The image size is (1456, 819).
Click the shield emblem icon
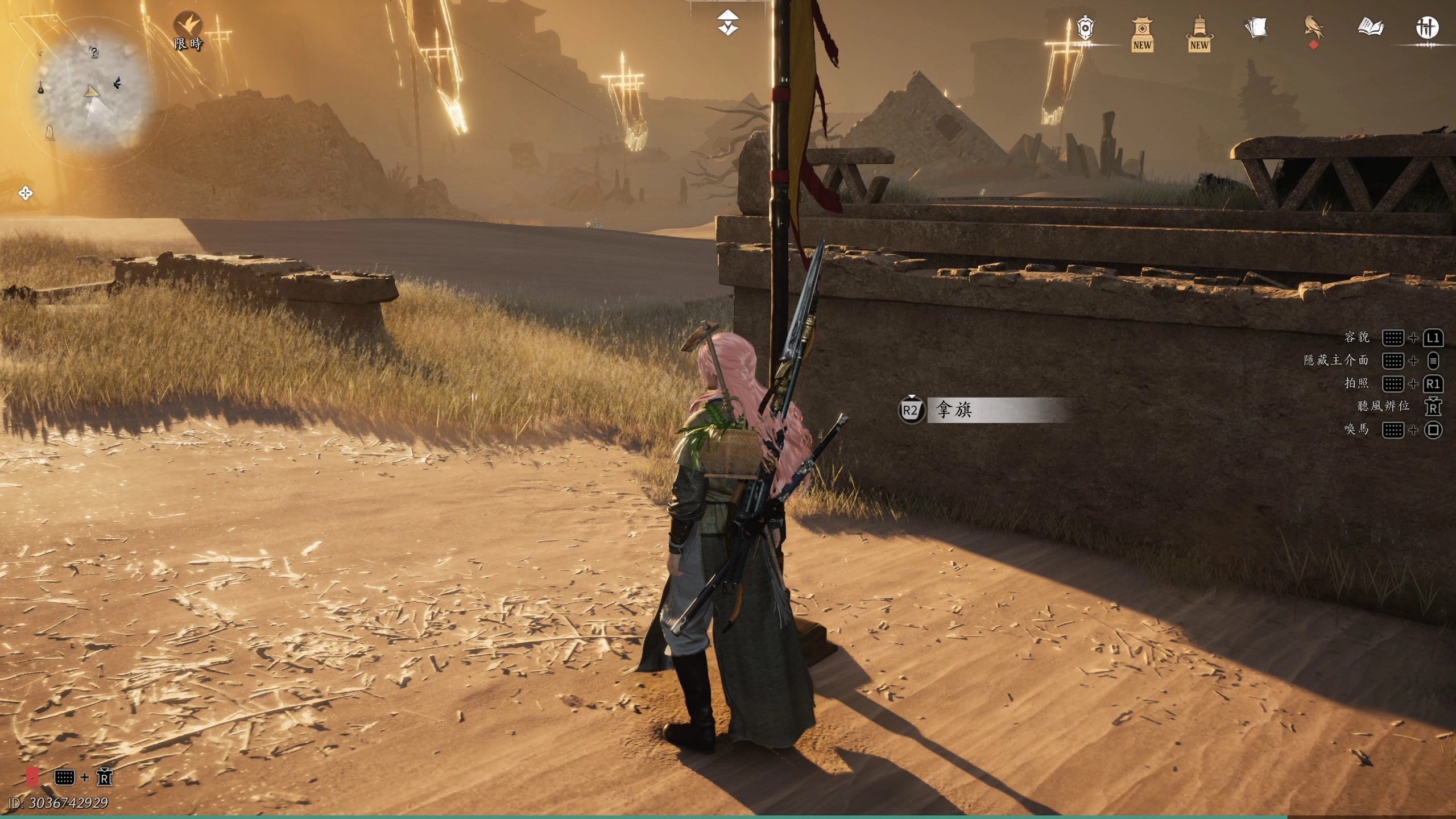1085,28
